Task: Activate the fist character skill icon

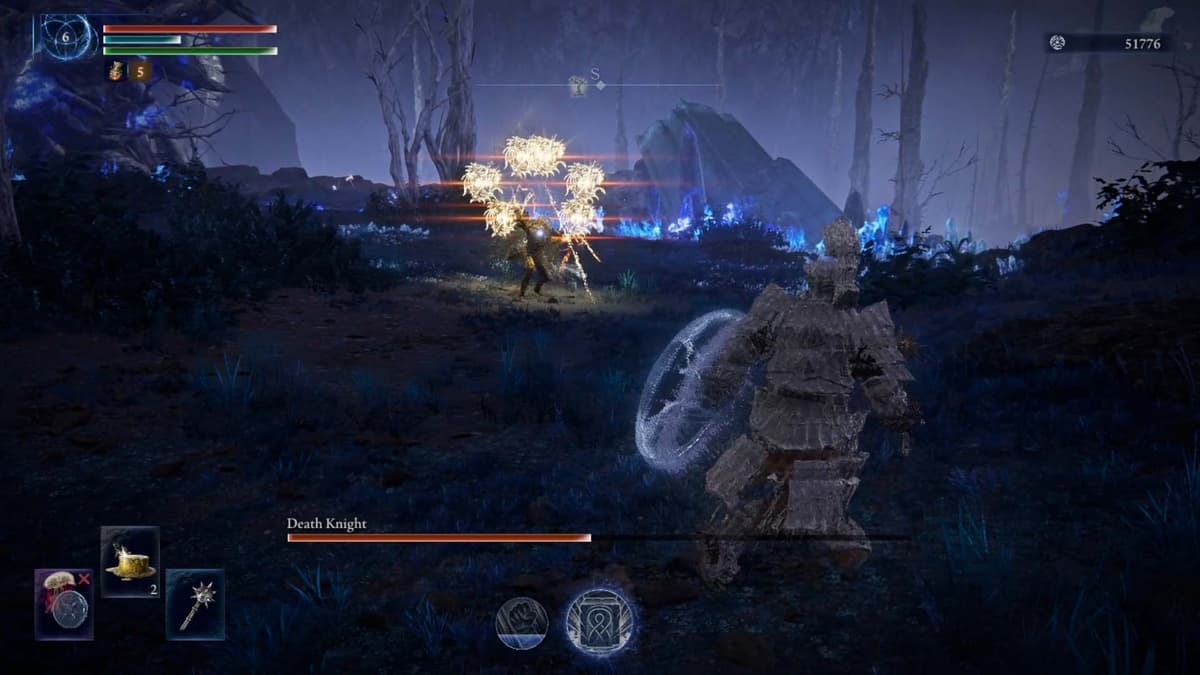Action: (521, 622)
